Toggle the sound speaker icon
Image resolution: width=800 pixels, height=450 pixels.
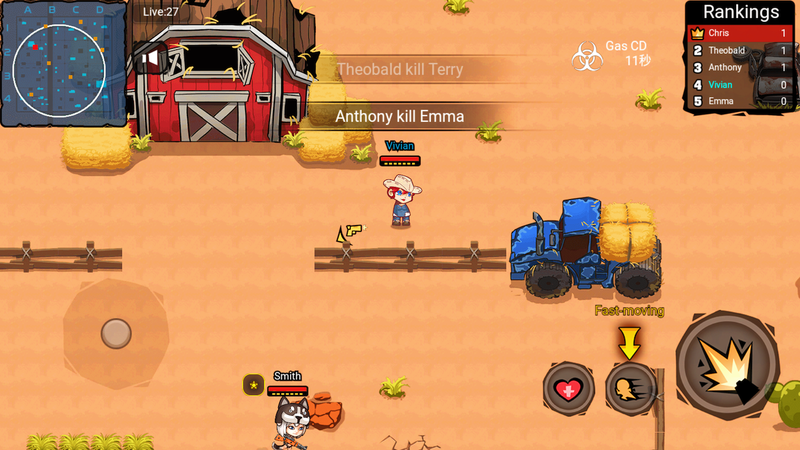[149, 59]
